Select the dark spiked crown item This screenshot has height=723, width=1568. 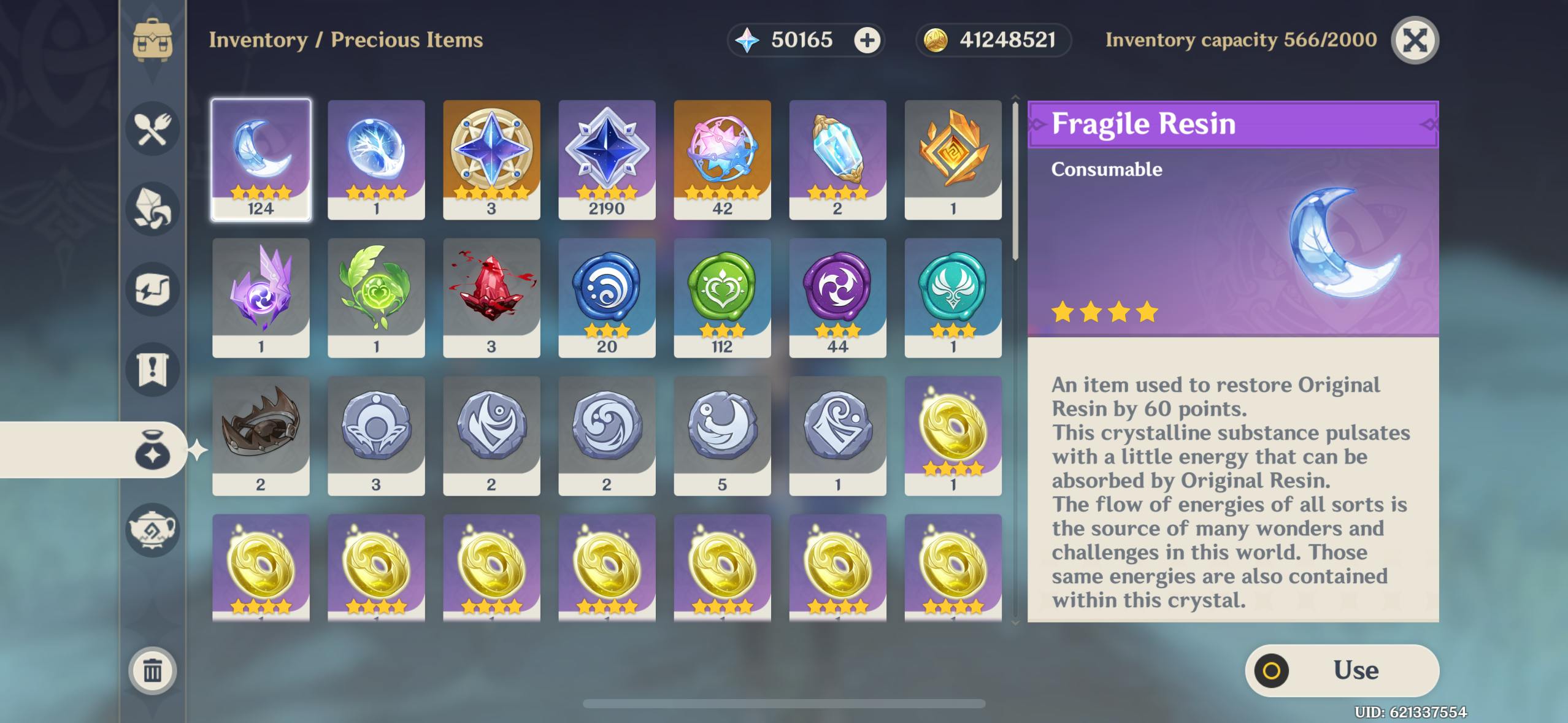(x=261, y=435)
